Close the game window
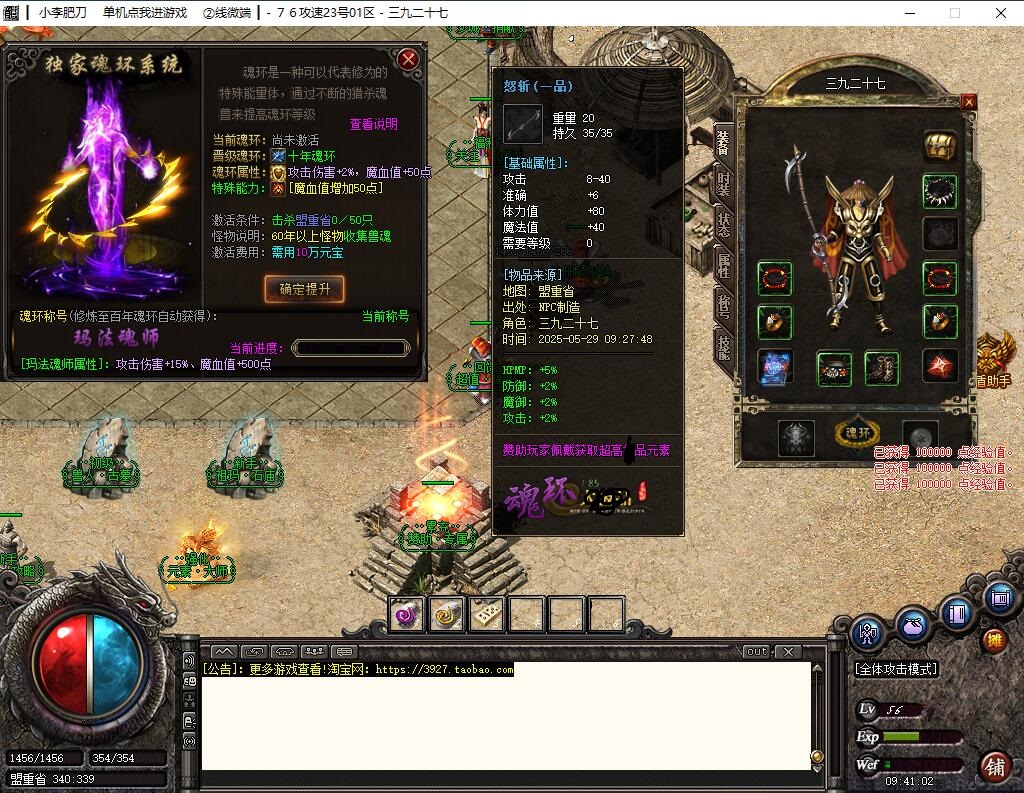The image size is (1024, 793). point(1001,13)
